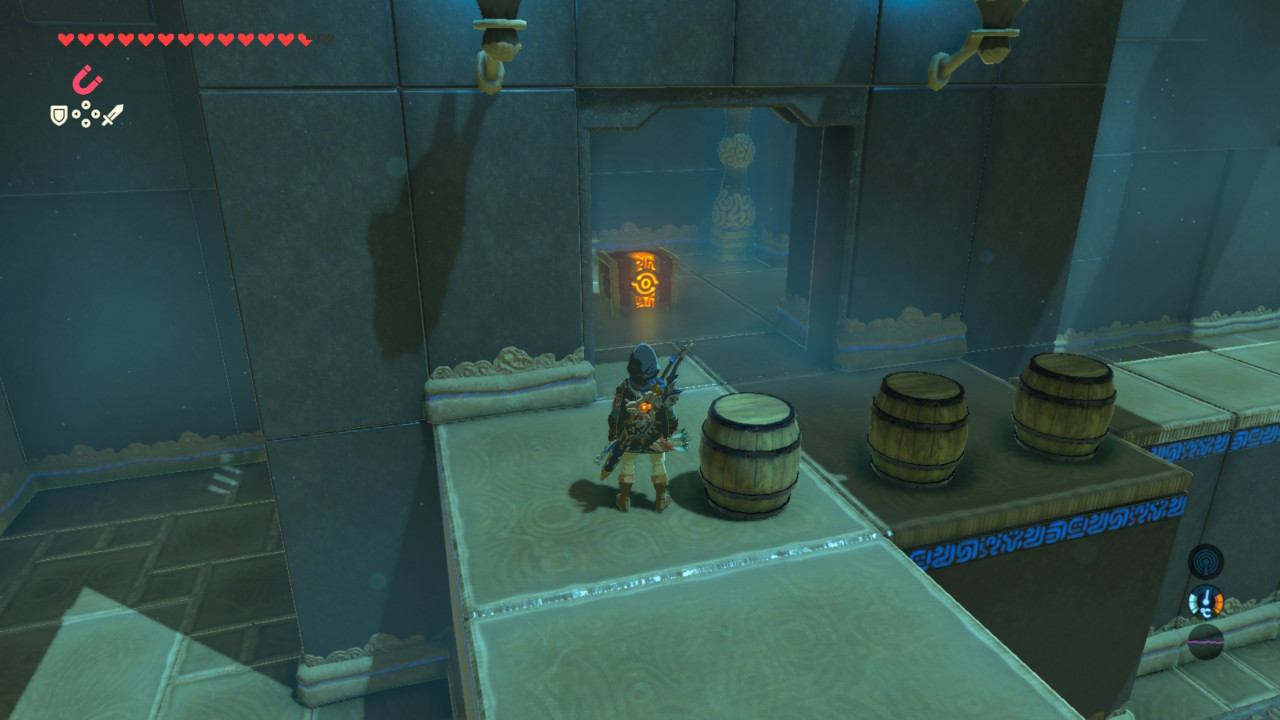Open the sword weapon quick-select icon
1280x720 pixels.
tap(112, 116)
